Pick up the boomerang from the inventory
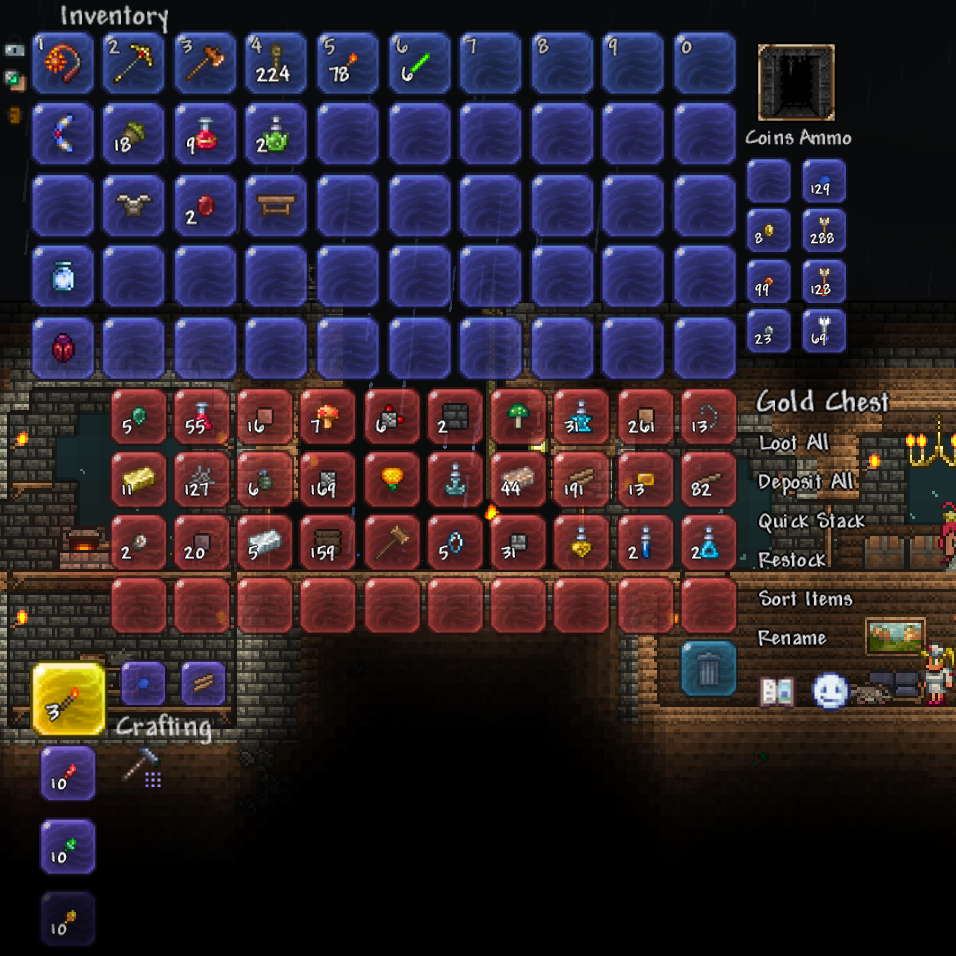 (x=62, y=134)
